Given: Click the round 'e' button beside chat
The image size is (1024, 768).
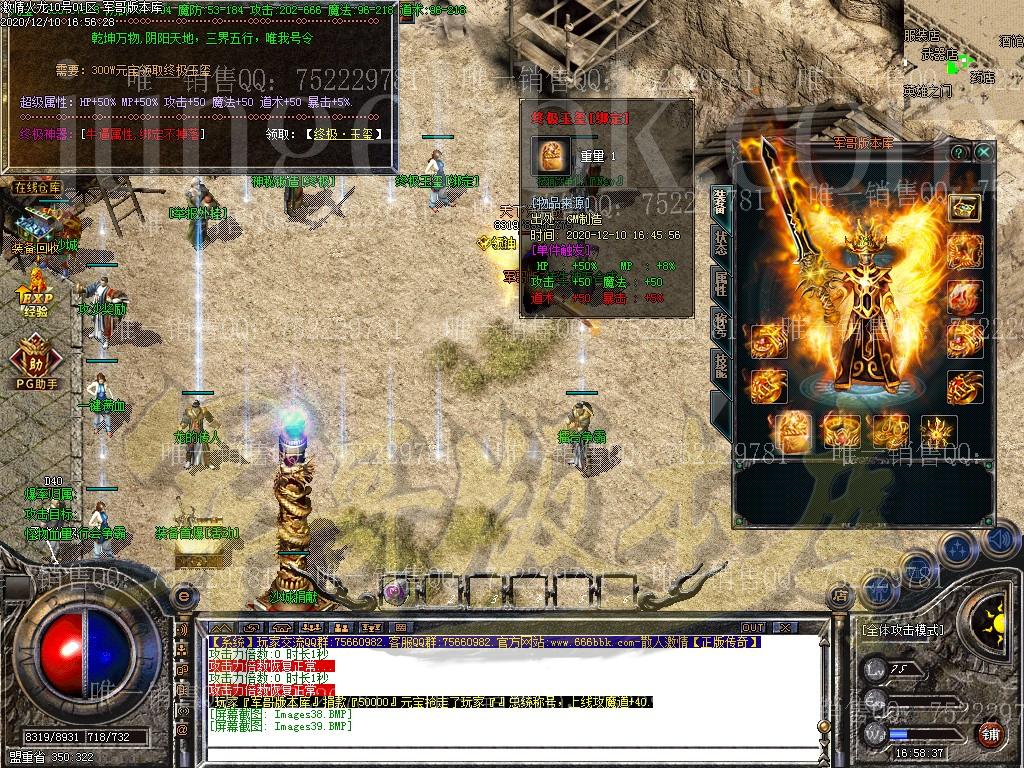Looking at the screenshot, I should click(x=182, y=597).
